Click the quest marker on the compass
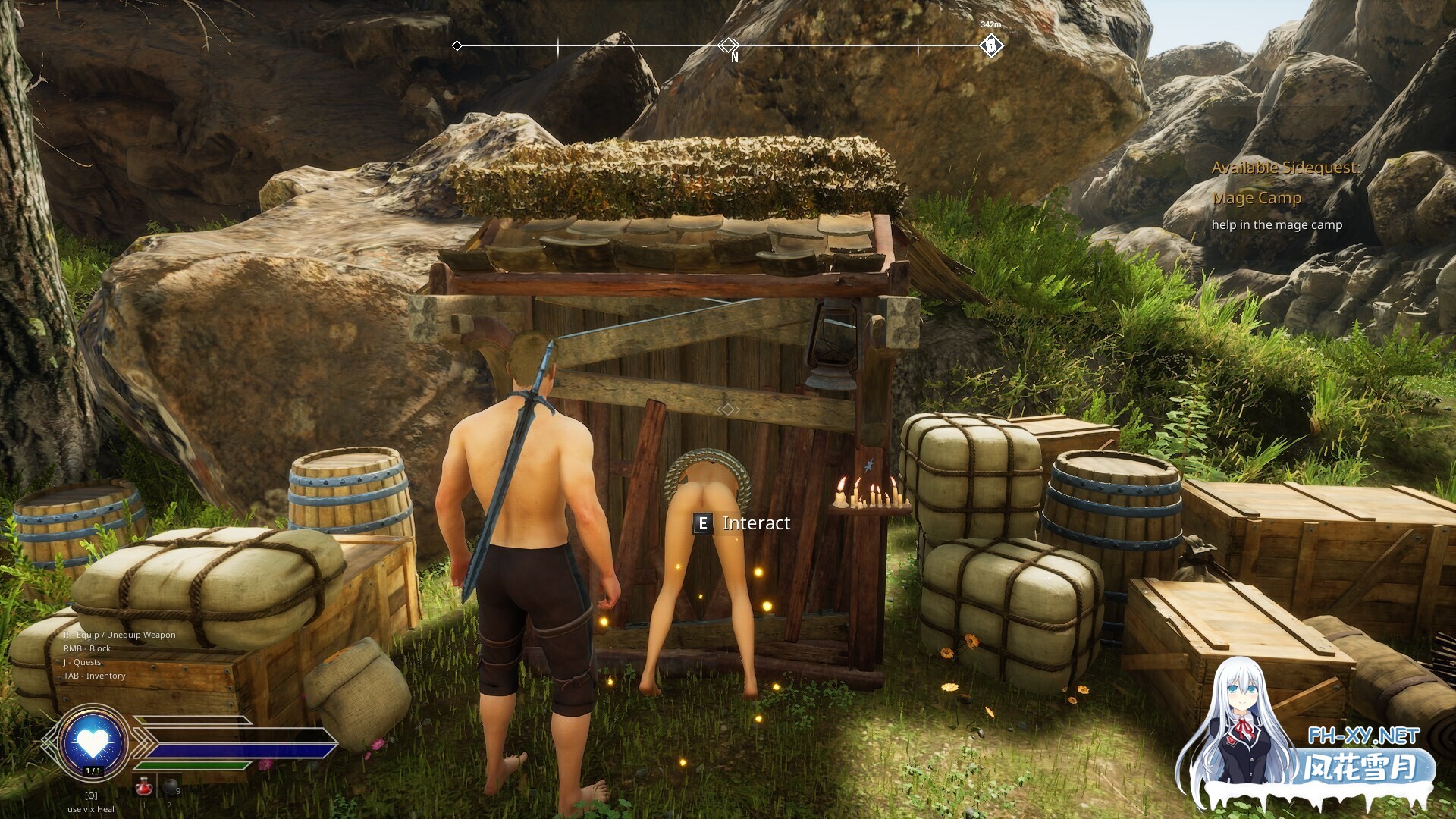The image size is (1456, 819). (x=990, y=45)
